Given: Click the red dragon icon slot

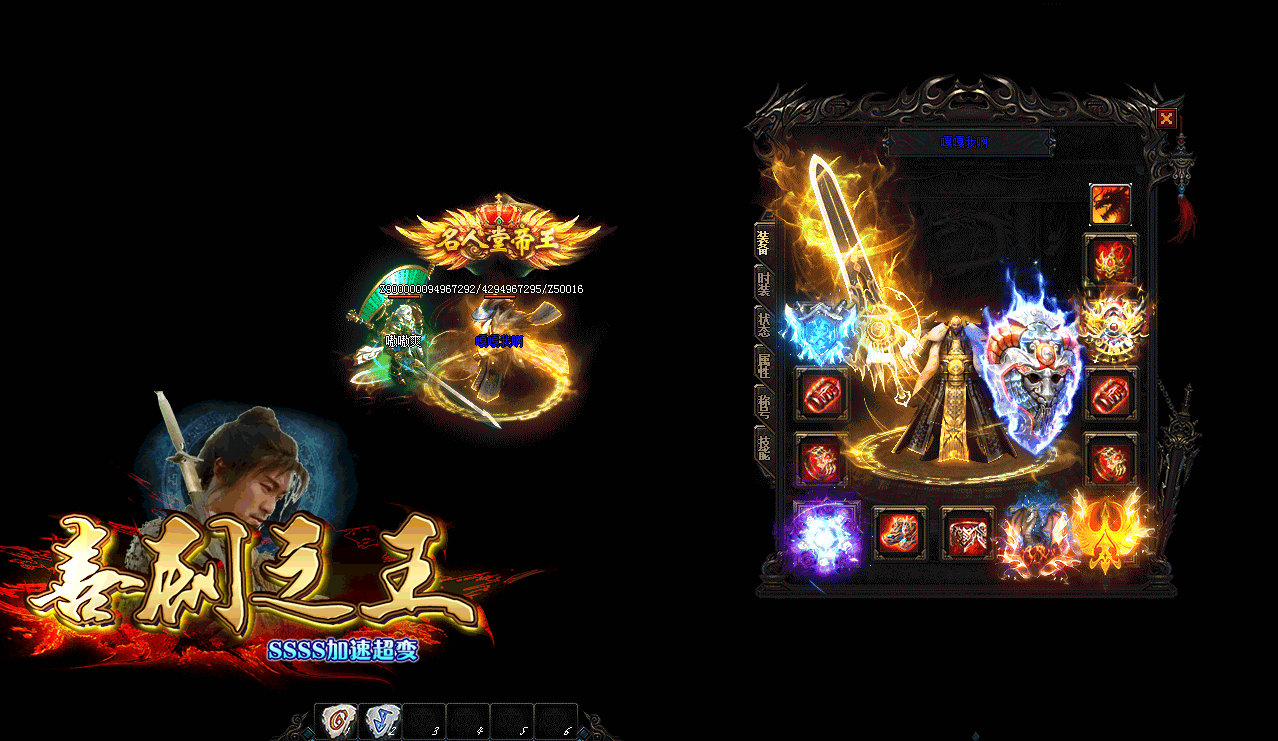Looking at the screenshot, I should click(1110, 204).
